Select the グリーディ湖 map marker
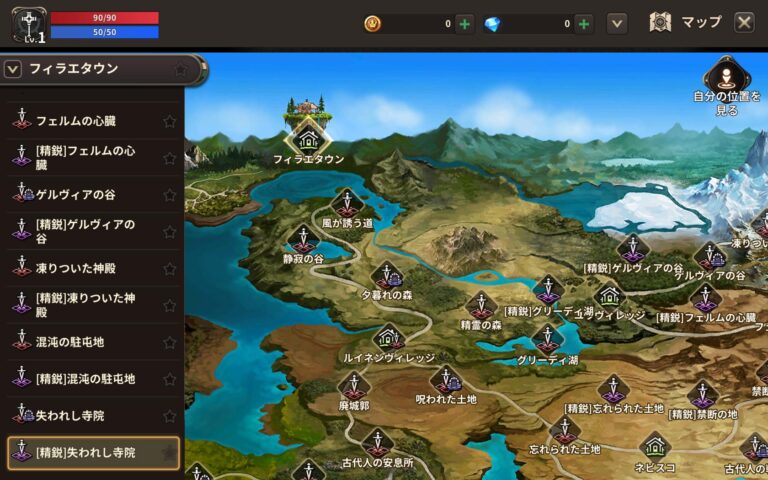The width and height of the screenshot is (768, 480). [x=547, y=340]
